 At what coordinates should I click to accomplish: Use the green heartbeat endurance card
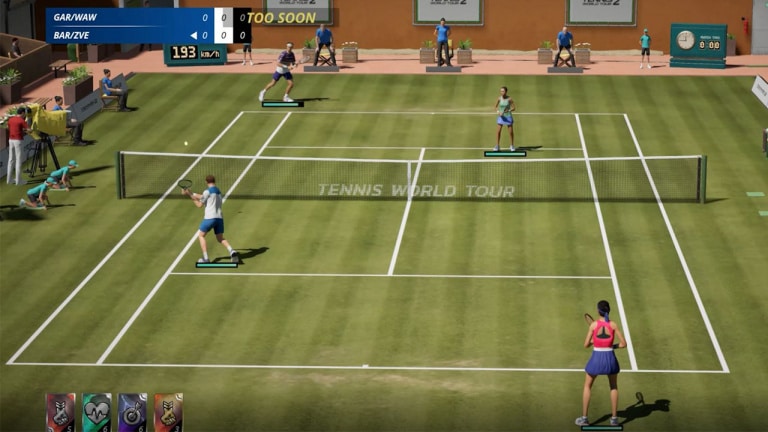[96, 412]
